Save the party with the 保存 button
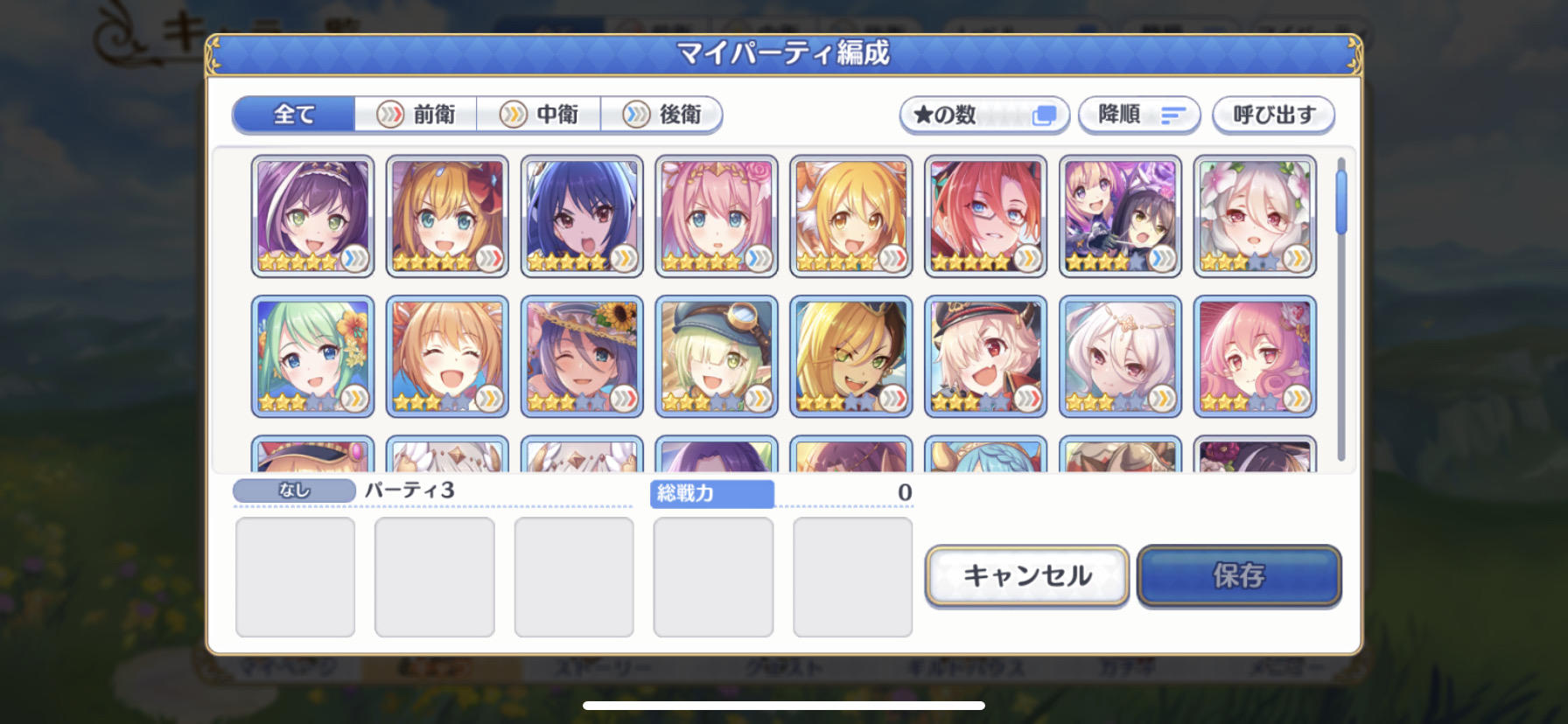The image size is (1568, 724). click(1240, 575)
